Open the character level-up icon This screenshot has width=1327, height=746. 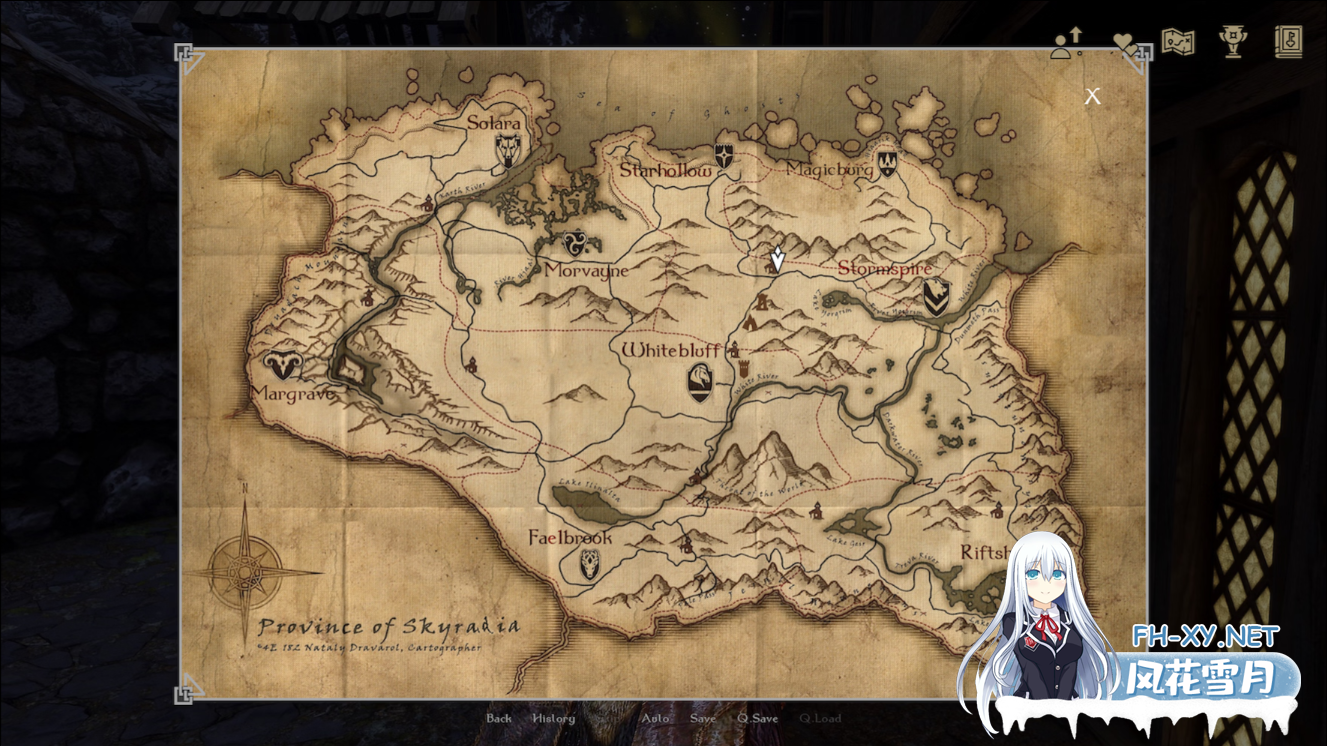tap(1066, 42)
